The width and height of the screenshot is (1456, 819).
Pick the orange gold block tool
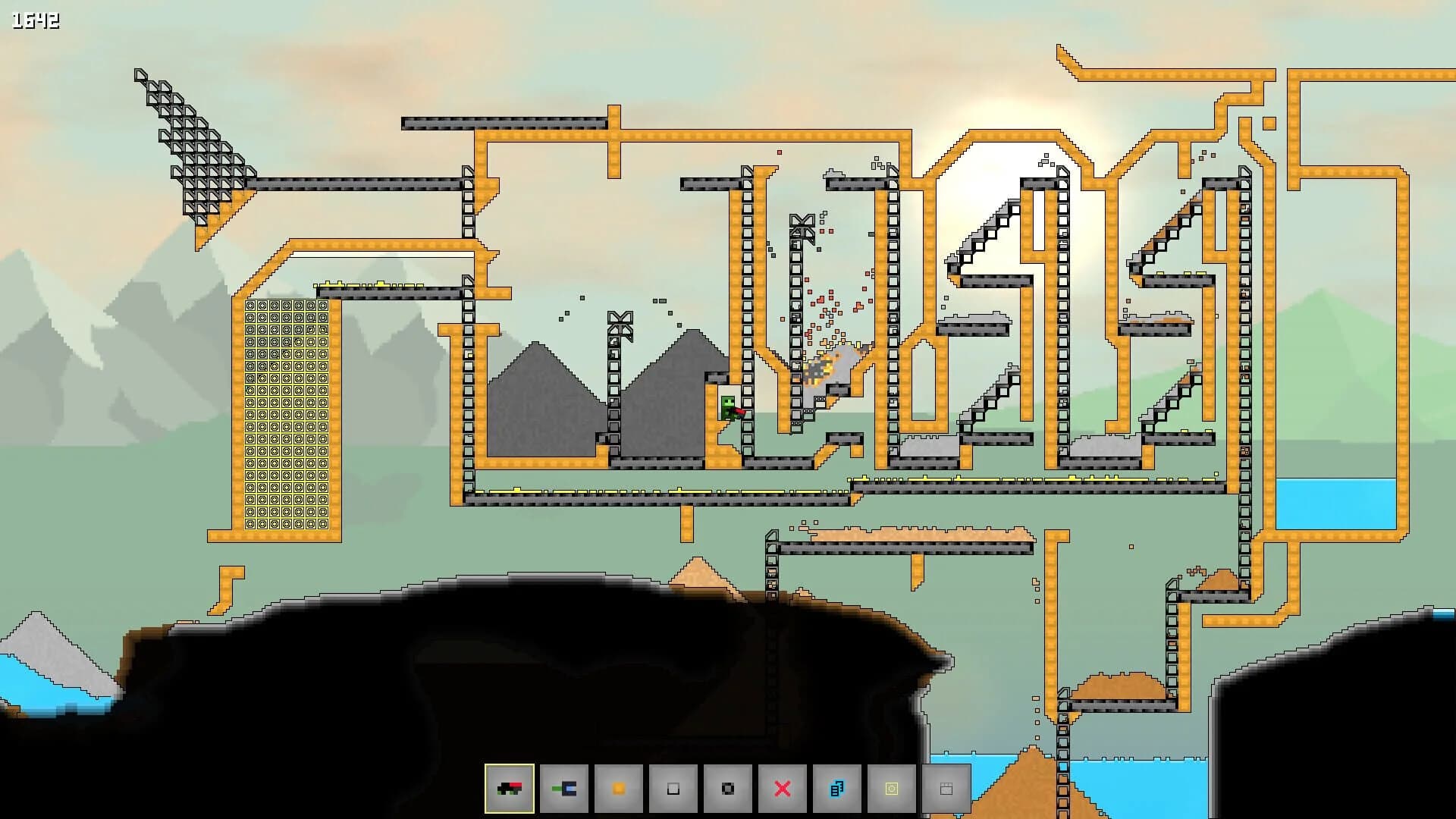[x=620, y=789]
